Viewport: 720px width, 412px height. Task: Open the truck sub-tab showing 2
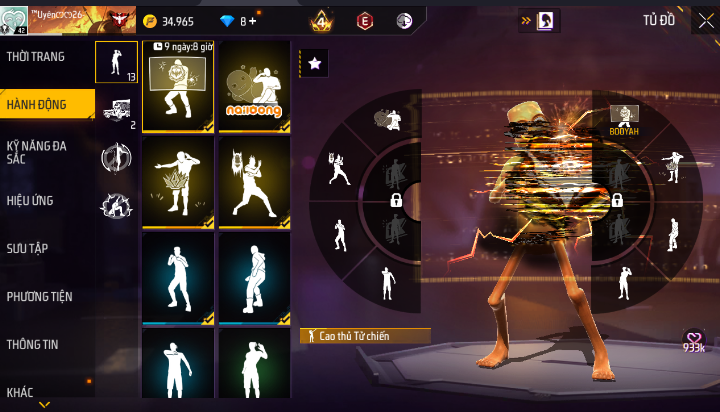pos(116,109)
